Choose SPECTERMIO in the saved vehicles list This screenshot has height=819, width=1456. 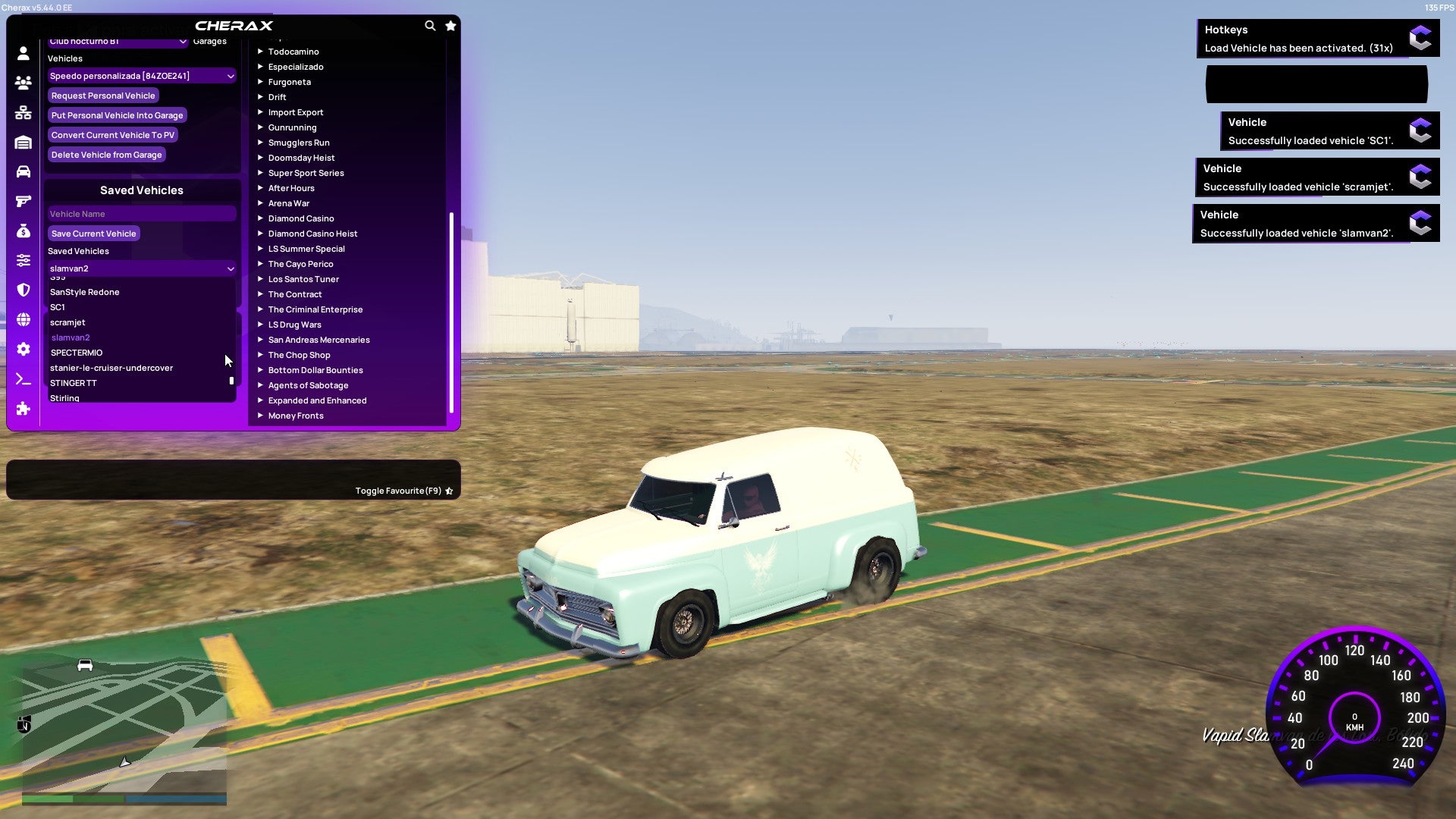tap(77, 353)
